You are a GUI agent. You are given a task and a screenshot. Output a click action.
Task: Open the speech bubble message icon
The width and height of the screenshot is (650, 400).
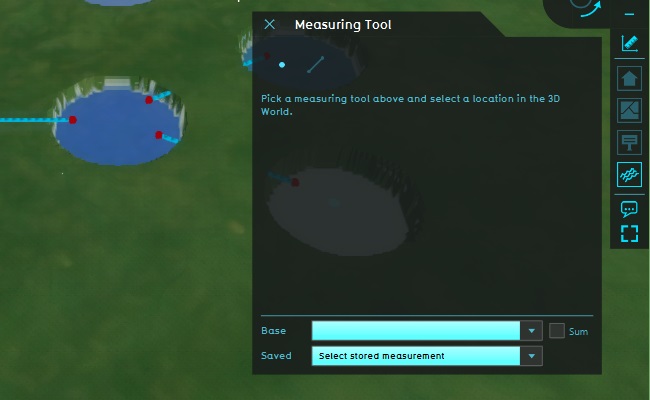pos(629,209)
